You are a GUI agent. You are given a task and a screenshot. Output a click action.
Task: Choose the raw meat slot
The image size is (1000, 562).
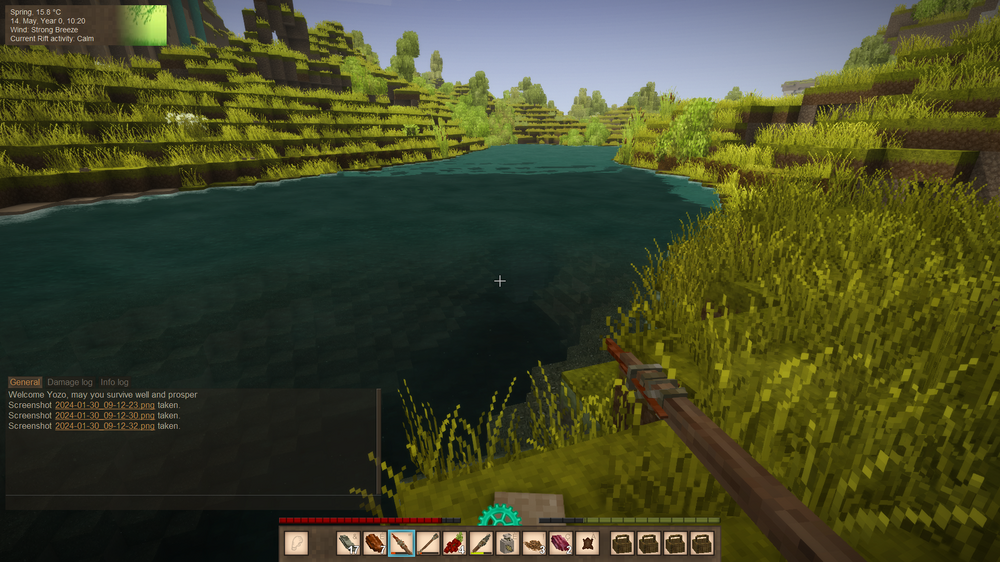561,543
